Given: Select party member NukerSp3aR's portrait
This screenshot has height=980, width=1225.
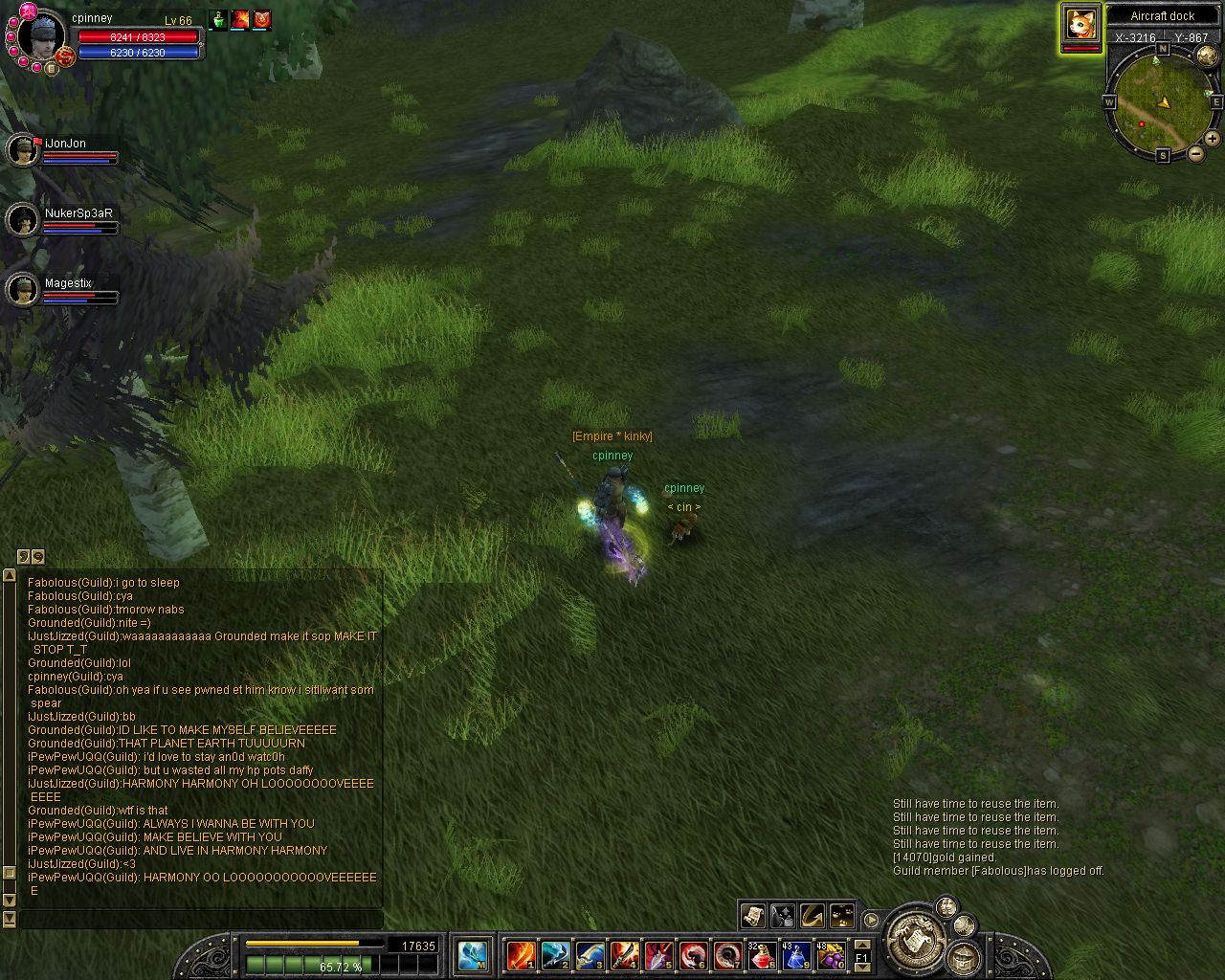Looking at the screenshot, I should [21, 220].
